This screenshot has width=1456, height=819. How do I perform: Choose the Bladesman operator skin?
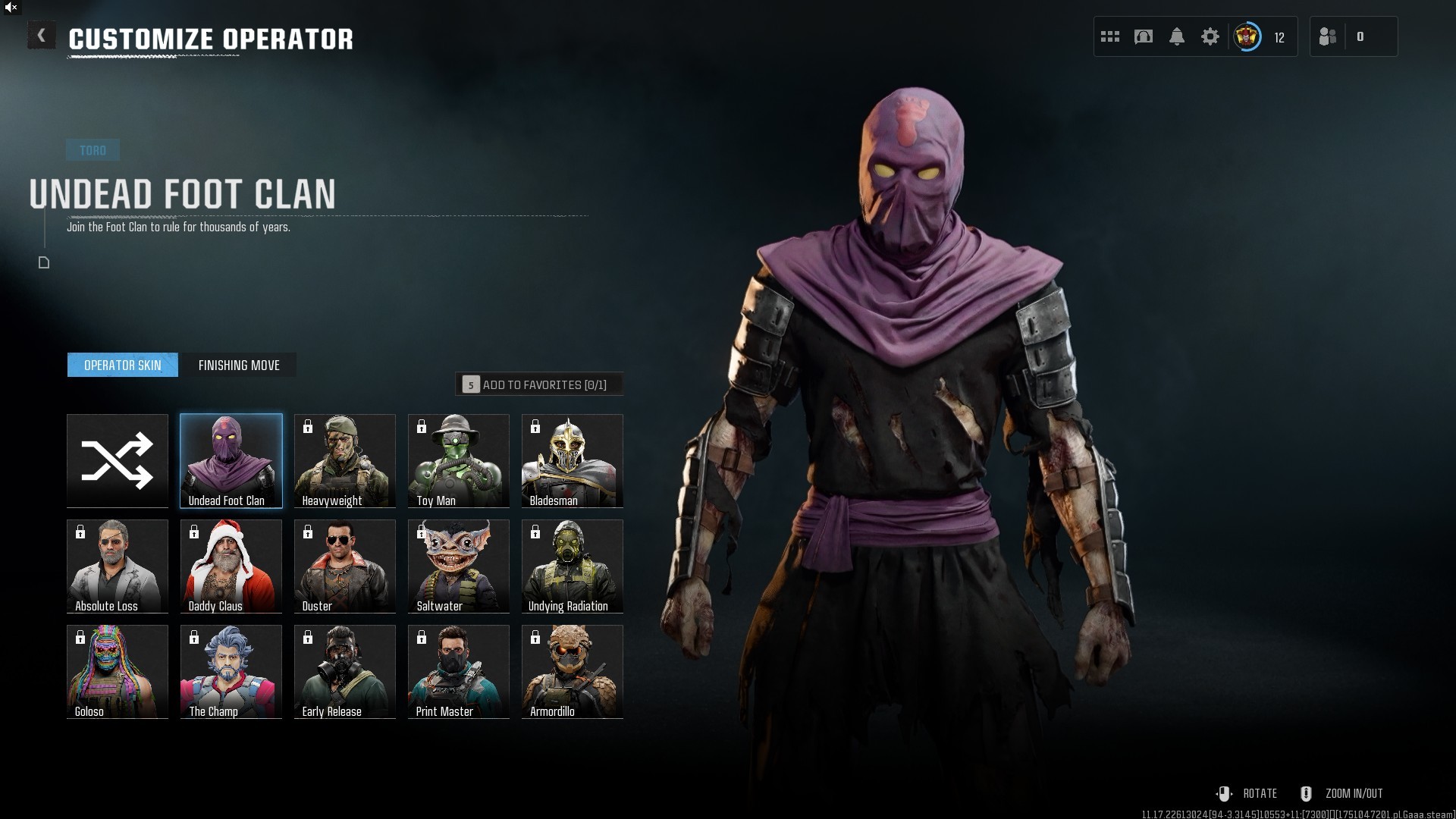point(573,460)
